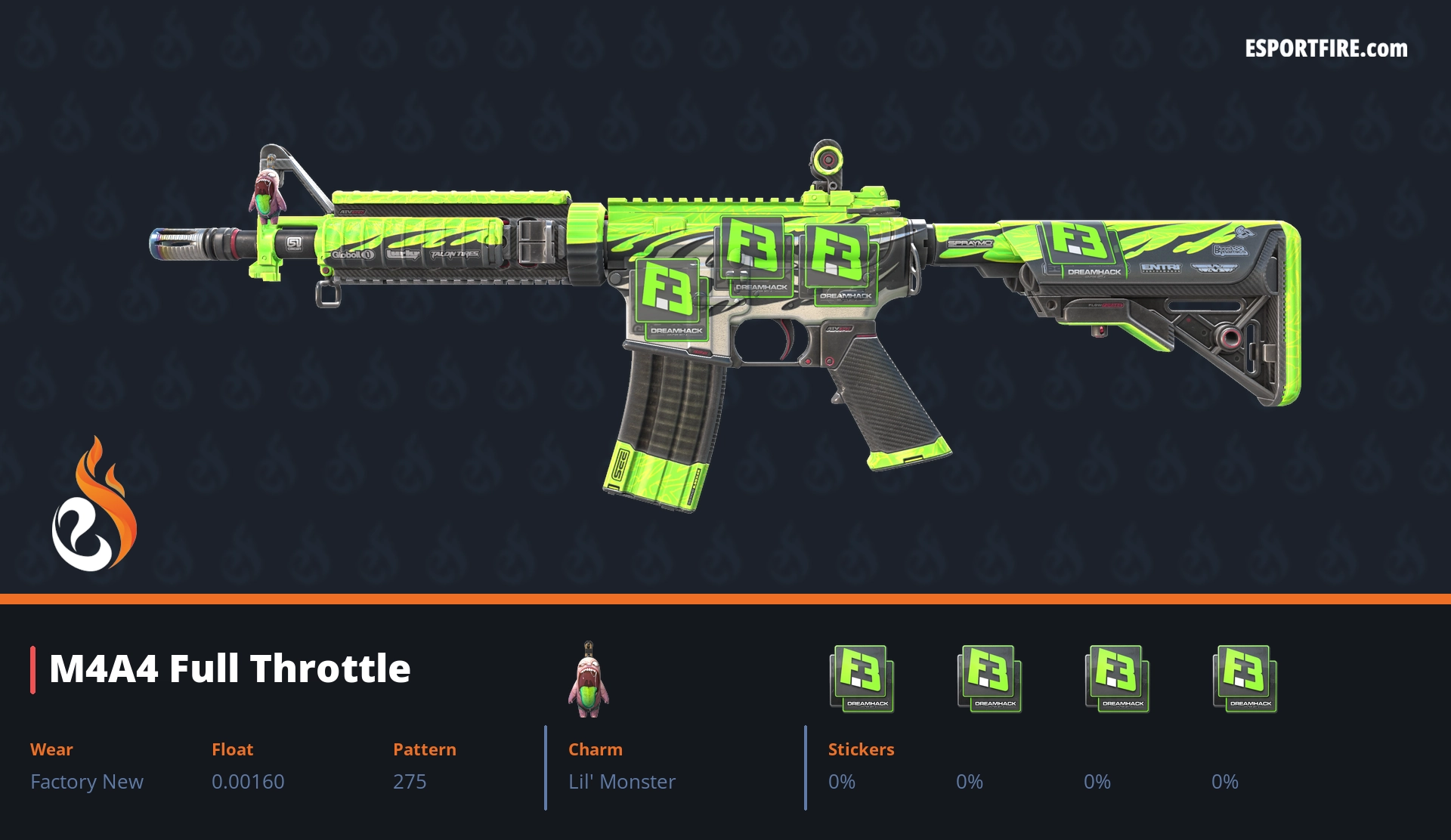Viewport: 1451px width, 840px height.
Task: Click the ESPORTFIRE.com site name
Action: coord(1326,49)
